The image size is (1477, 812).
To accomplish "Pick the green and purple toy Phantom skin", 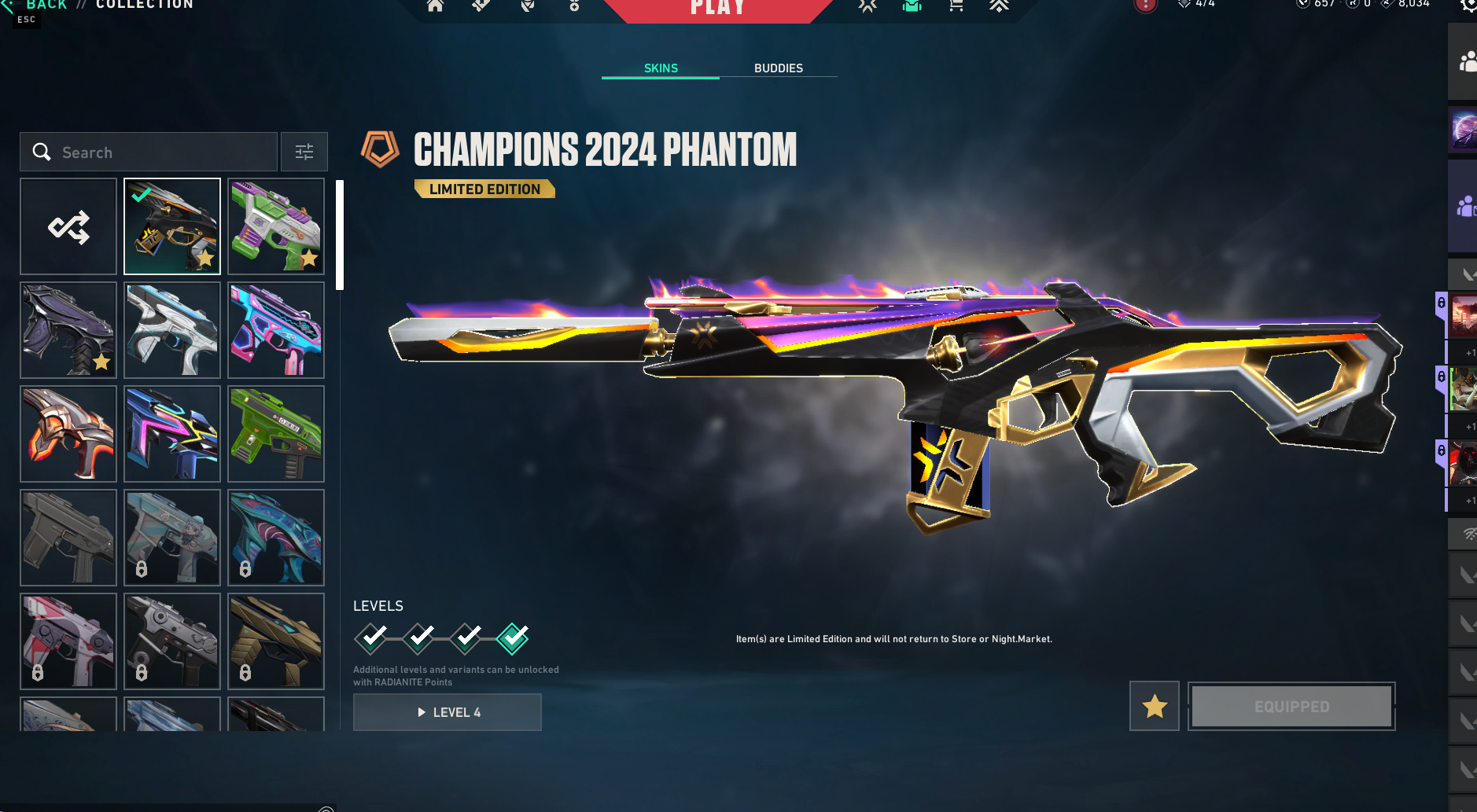I will (x=276, y=226).
